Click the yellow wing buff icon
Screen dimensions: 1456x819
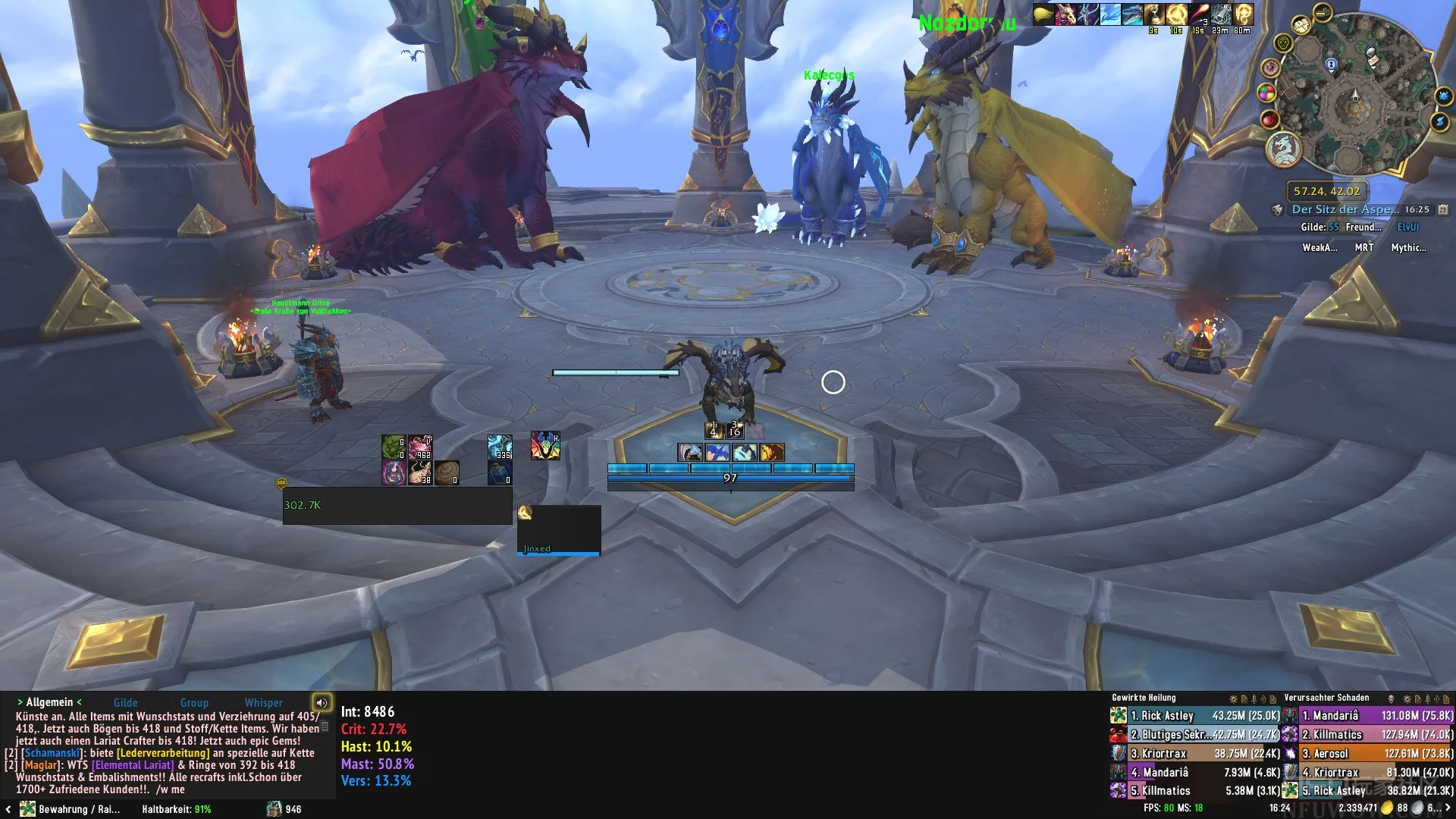click(1043, 14)
